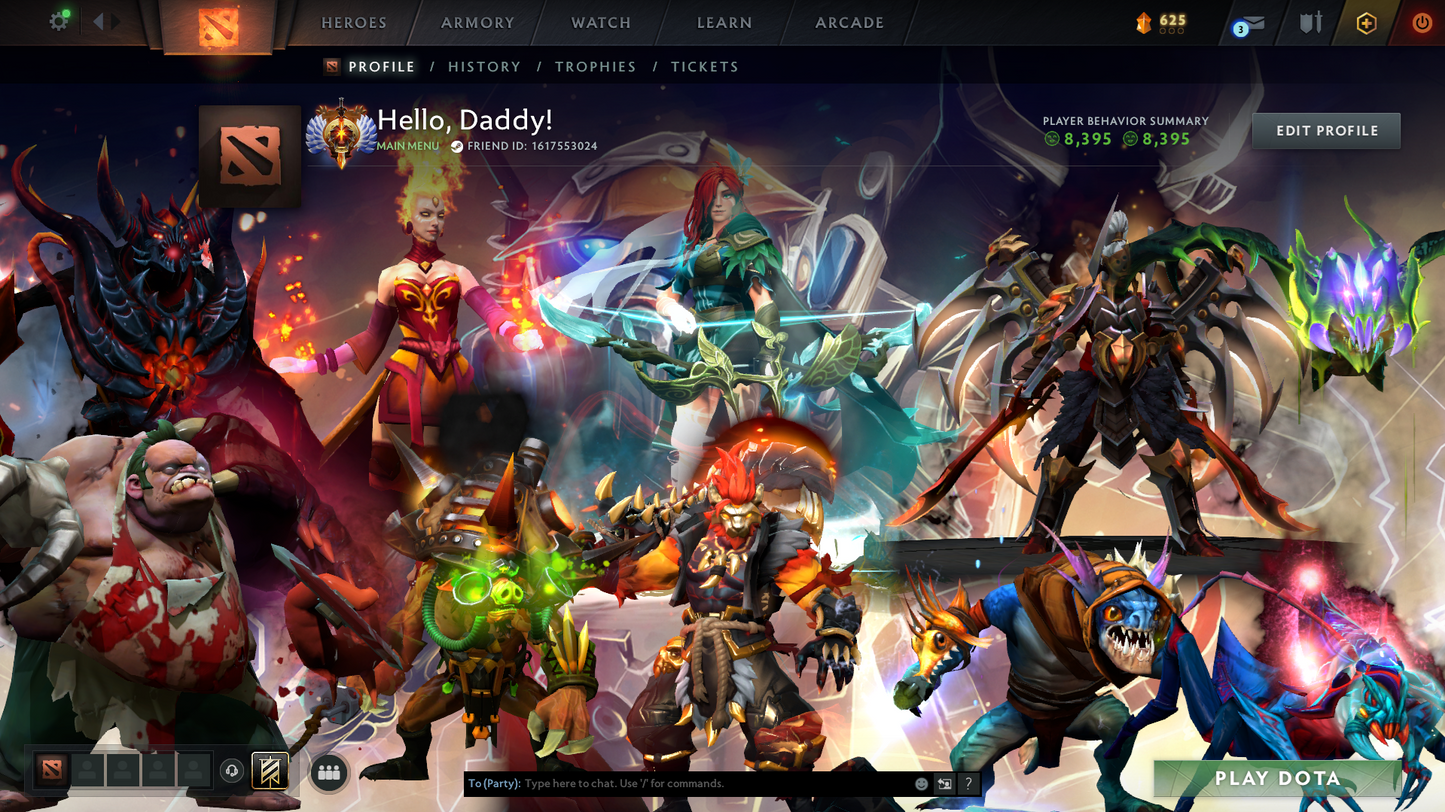The height and width of the screenshot is (812, 1445).
Task: Open the emoticon picker in chat
Action: (921, 784)
